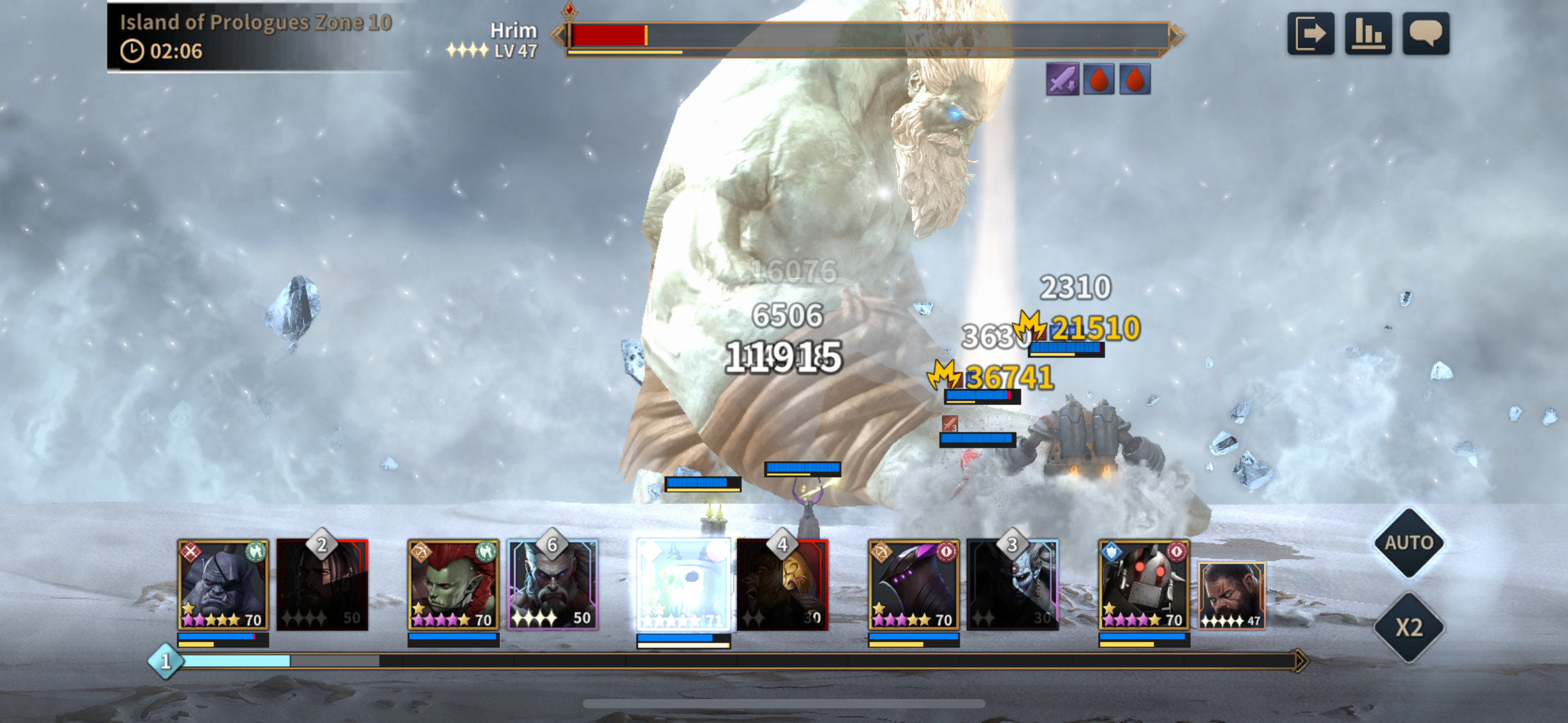The width and height of the screenshot is (1568, 723).
Task: Open the battle statistics chart
Action: click(x=1368, y=34)
